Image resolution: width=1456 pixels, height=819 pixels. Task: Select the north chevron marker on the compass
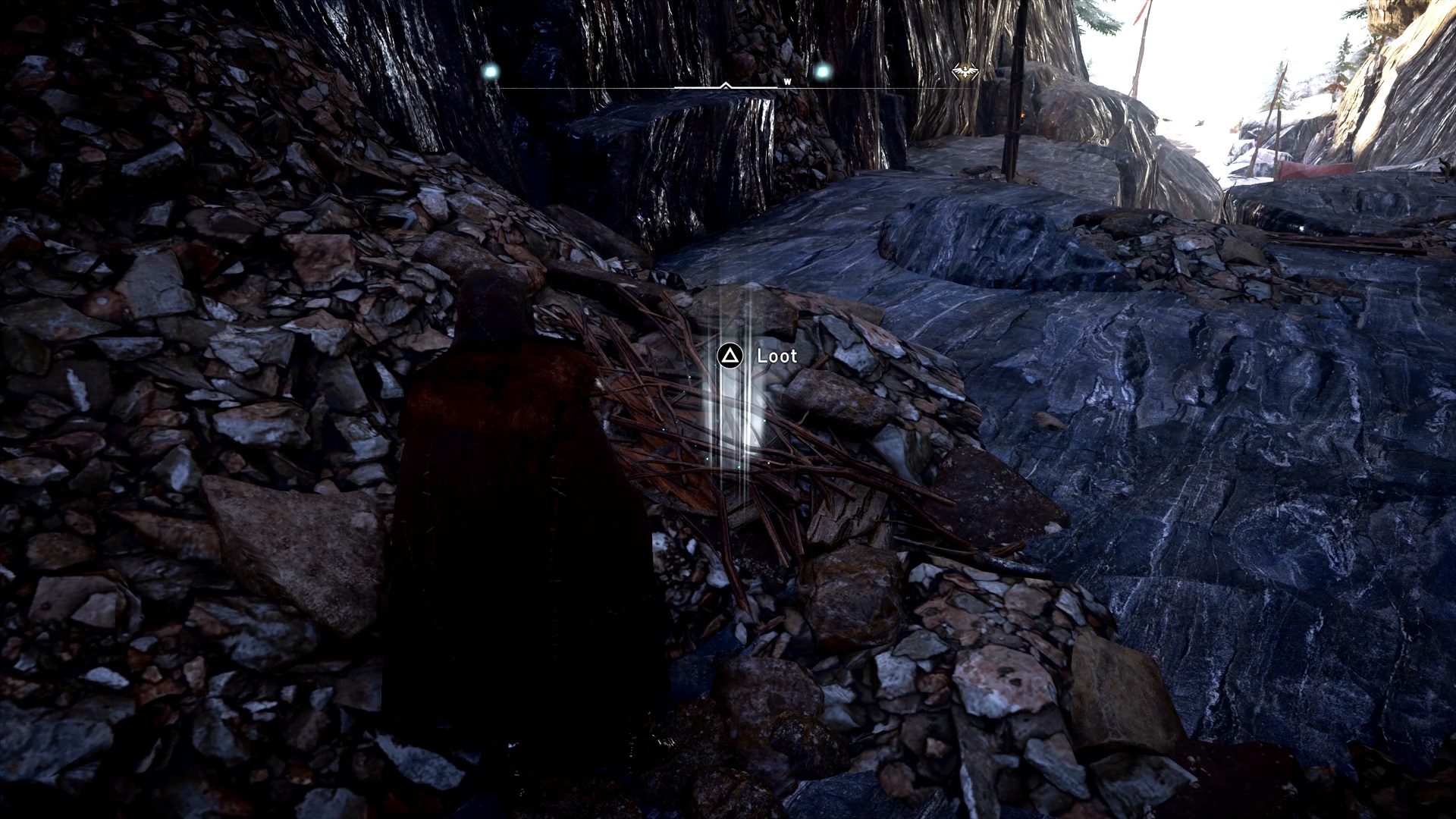coord(725,84)
